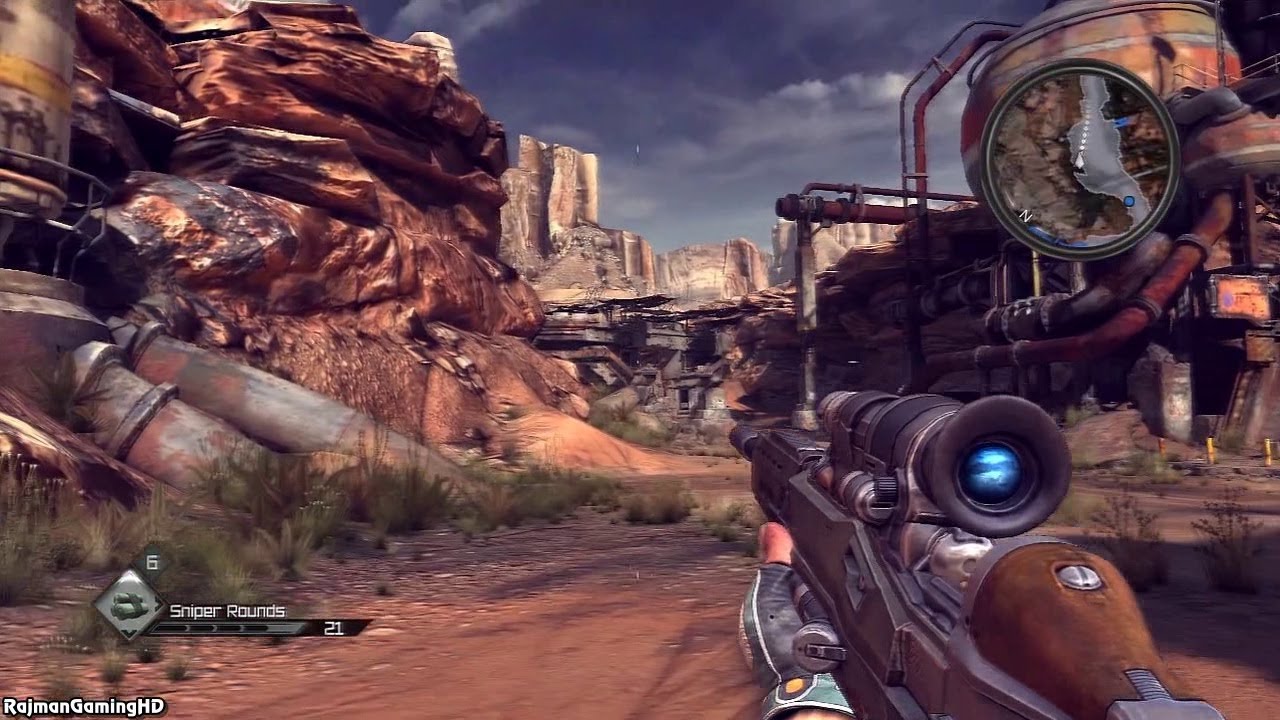Select the blue objective dot on the minimap
1280x720 pixels.
pyautogui.click(x=1129, y=202)
